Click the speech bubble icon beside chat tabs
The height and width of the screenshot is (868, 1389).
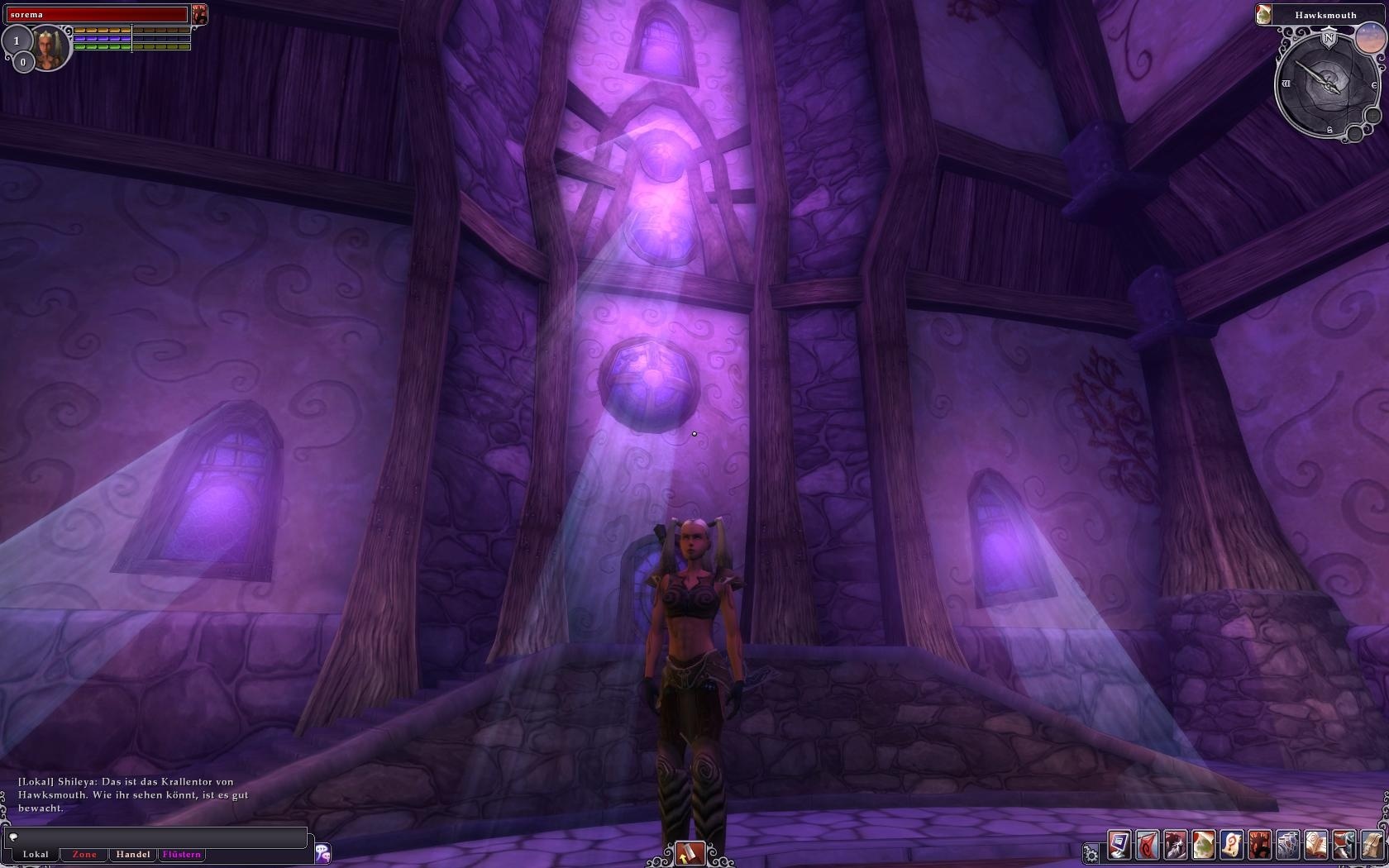coord(322,855)
